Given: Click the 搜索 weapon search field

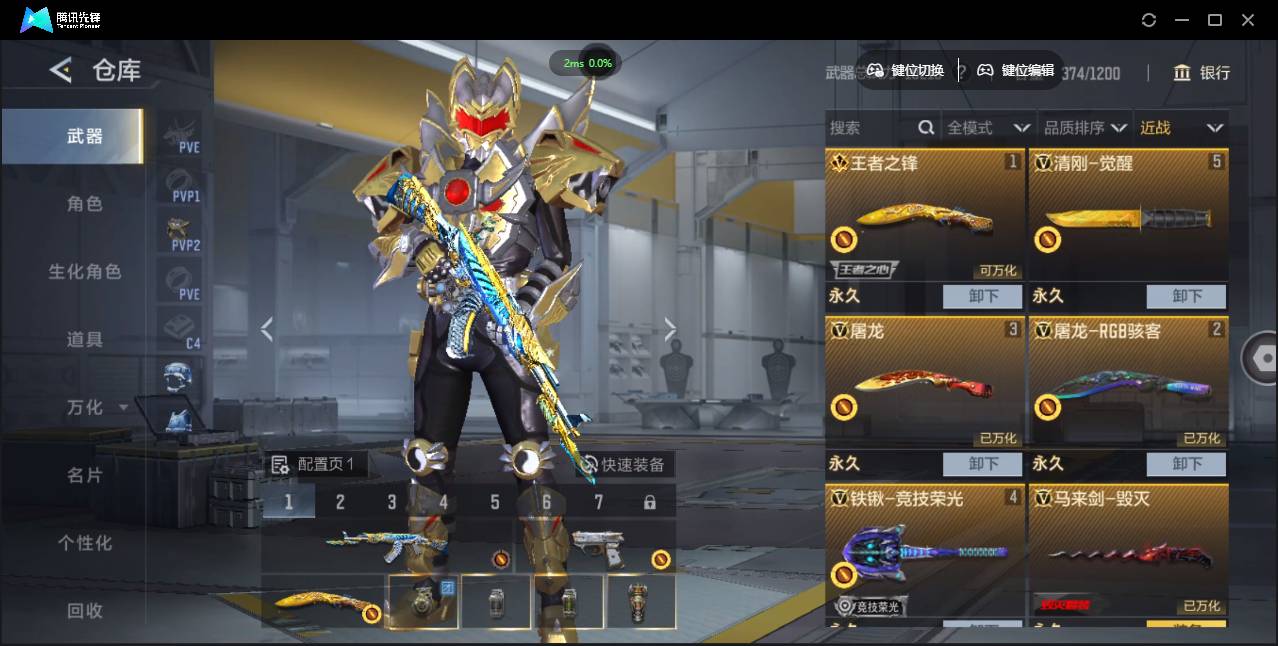Looking at the screenshot, I should tap(870, 128).
